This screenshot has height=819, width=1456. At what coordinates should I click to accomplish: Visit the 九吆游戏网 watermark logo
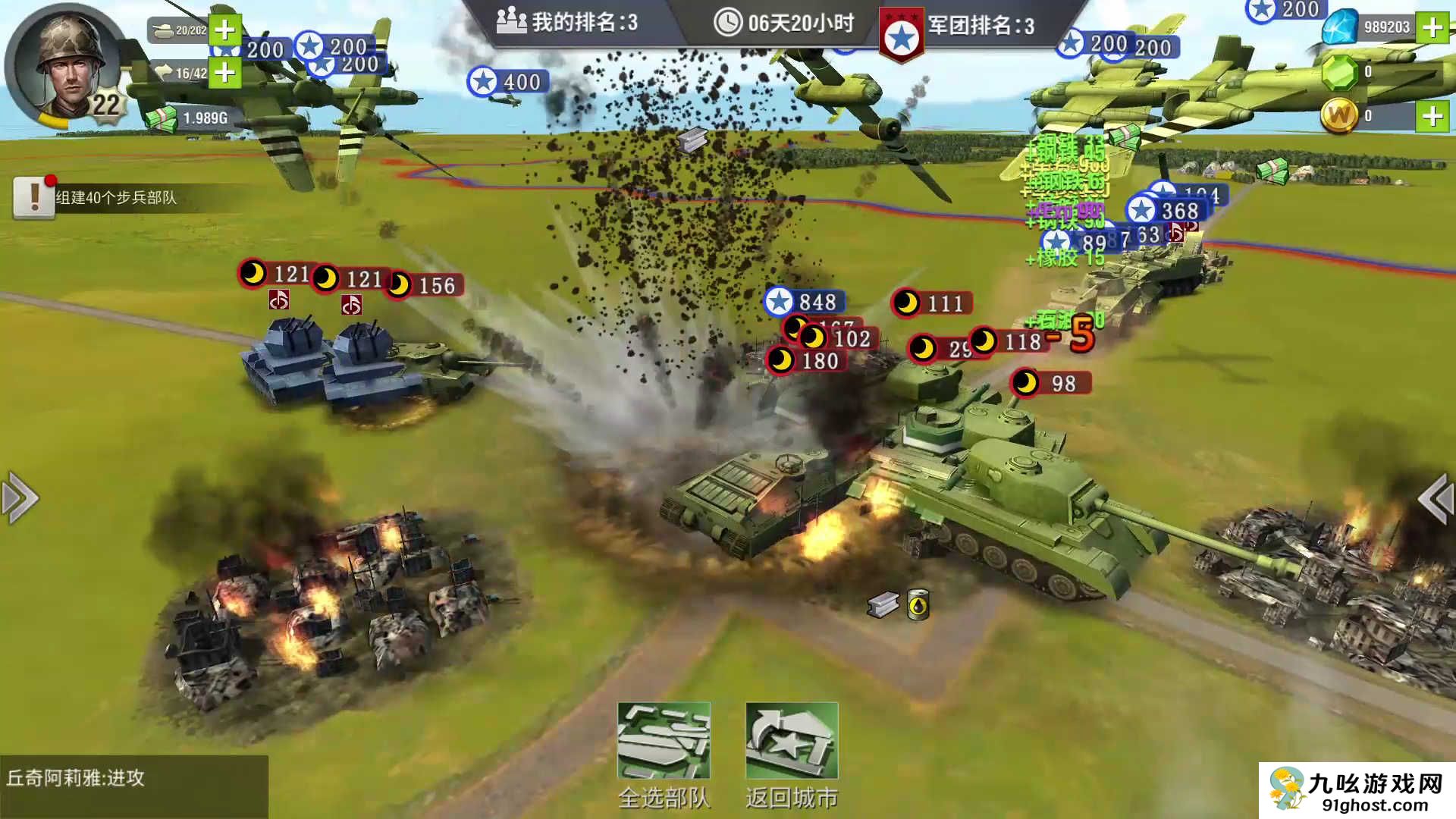(1357, 791)
